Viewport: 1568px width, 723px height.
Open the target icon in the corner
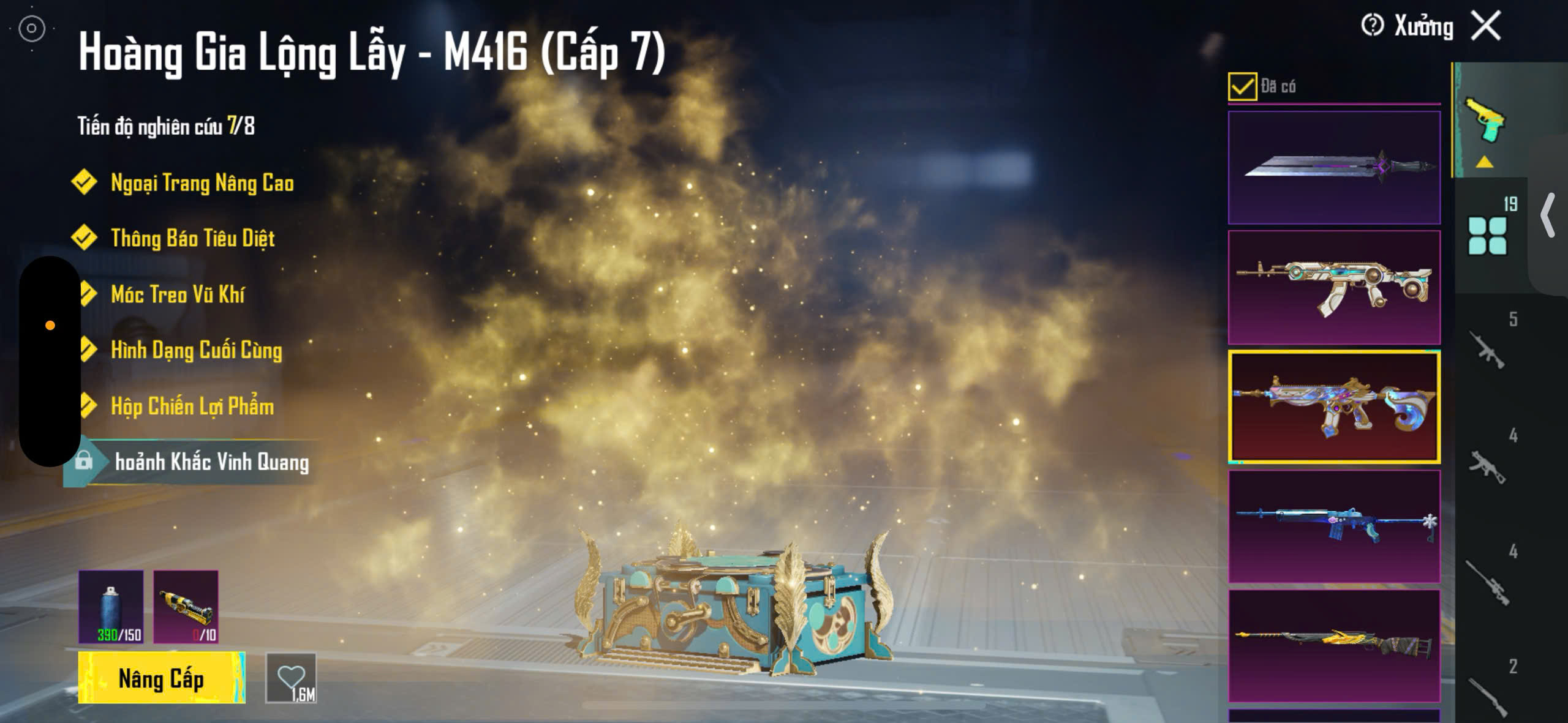pyautogui.click(x=32, y=28)
